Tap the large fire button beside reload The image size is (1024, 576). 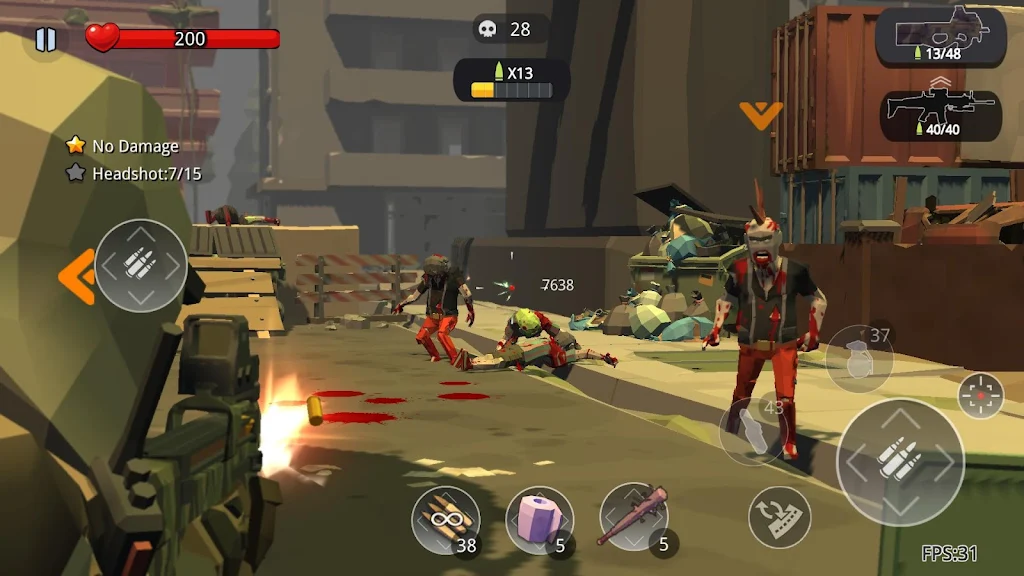tap(899, 462)
